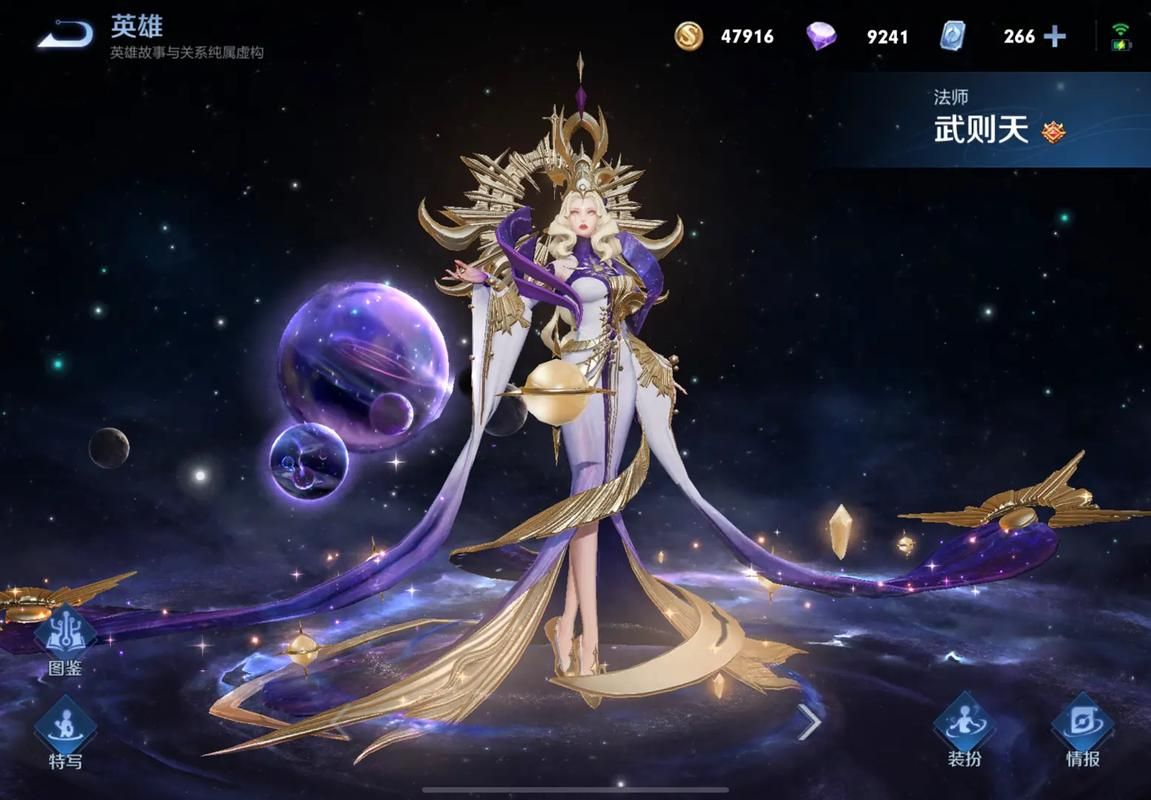
Task: Click the badge beside 武则天 name
Action: pos(1054,131)
